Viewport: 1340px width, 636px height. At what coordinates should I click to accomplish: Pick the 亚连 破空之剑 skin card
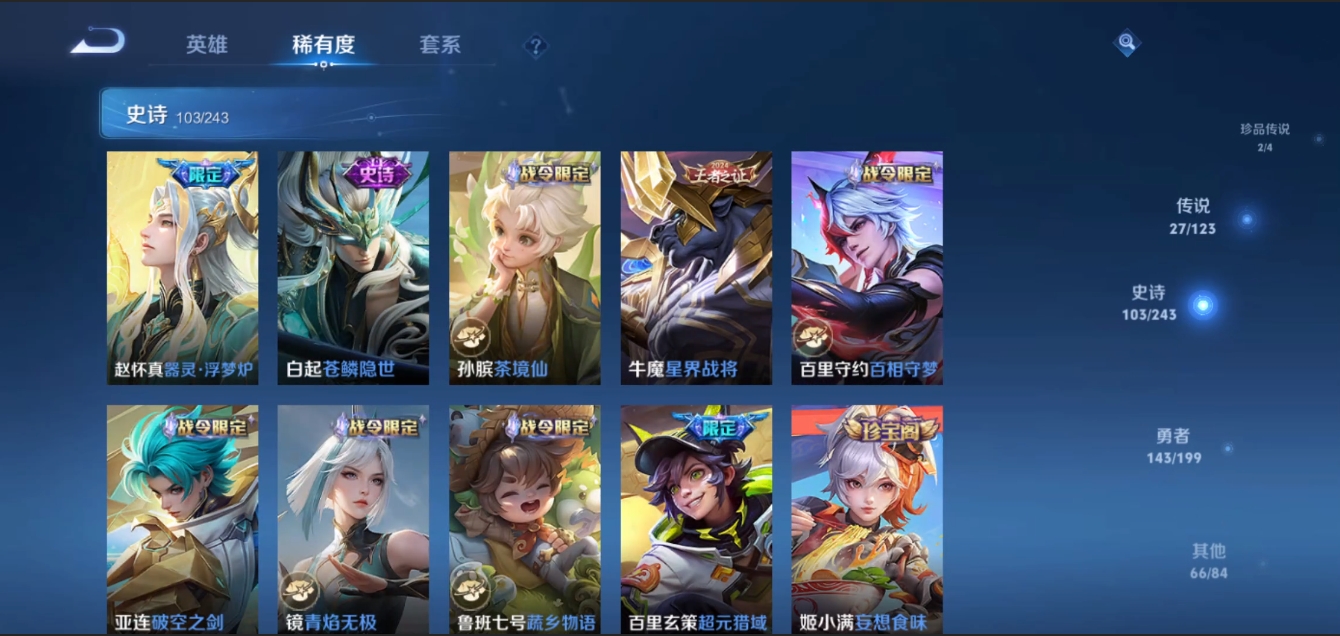tap(183, 518)
